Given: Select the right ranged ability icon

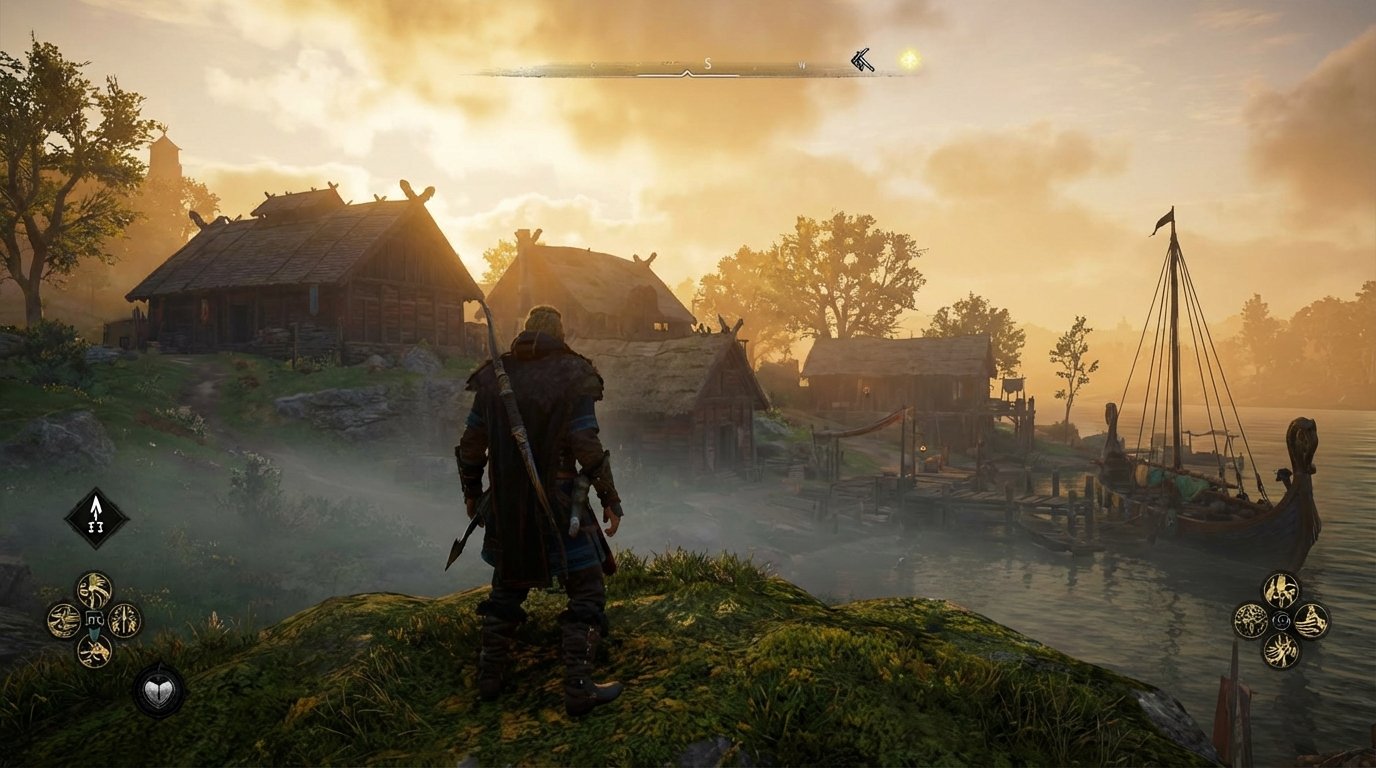Looking at the screenshot, I should [x=1312, y=620].
